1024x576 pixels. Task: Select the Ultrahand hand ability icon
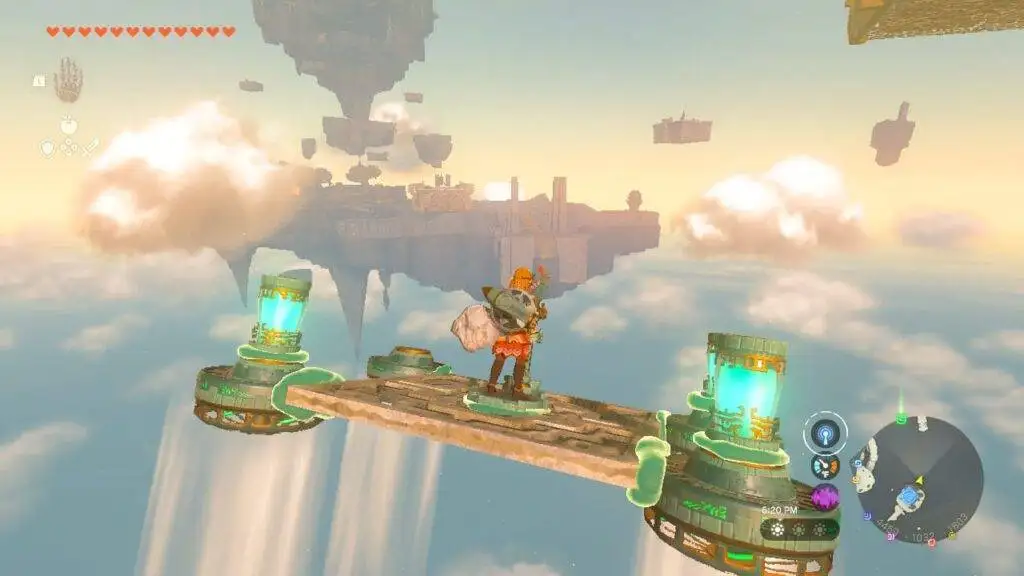point(68,80)
